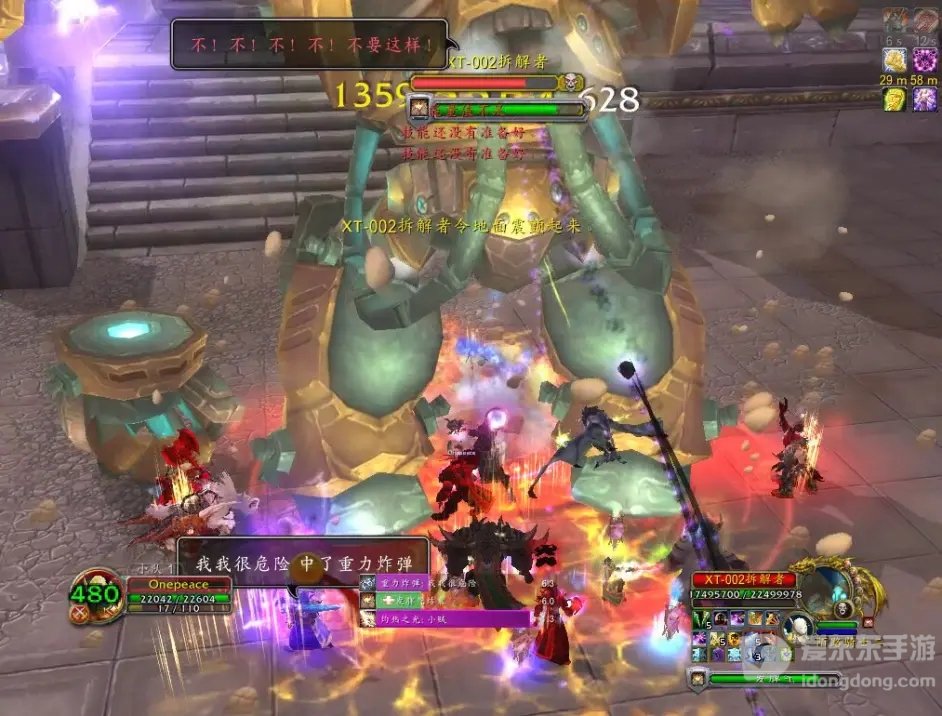Click the yellow-green fist buff icon
Image resolution: width=942 pixels, height=716 pixels.
[x=894, y=99]
